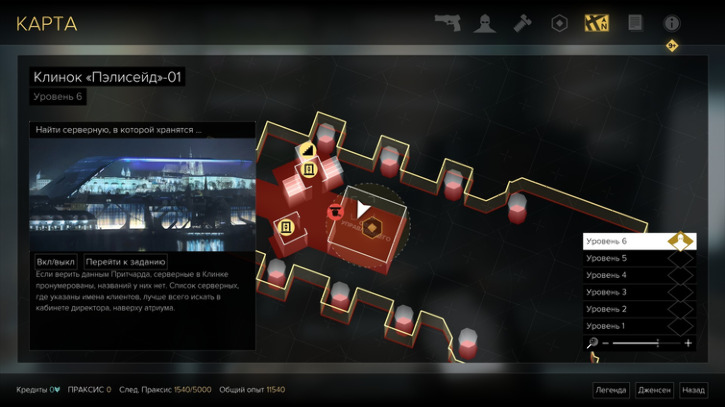
Task: Toggle mission tracking with Вкл/выкл
Action: pos(55,261)
